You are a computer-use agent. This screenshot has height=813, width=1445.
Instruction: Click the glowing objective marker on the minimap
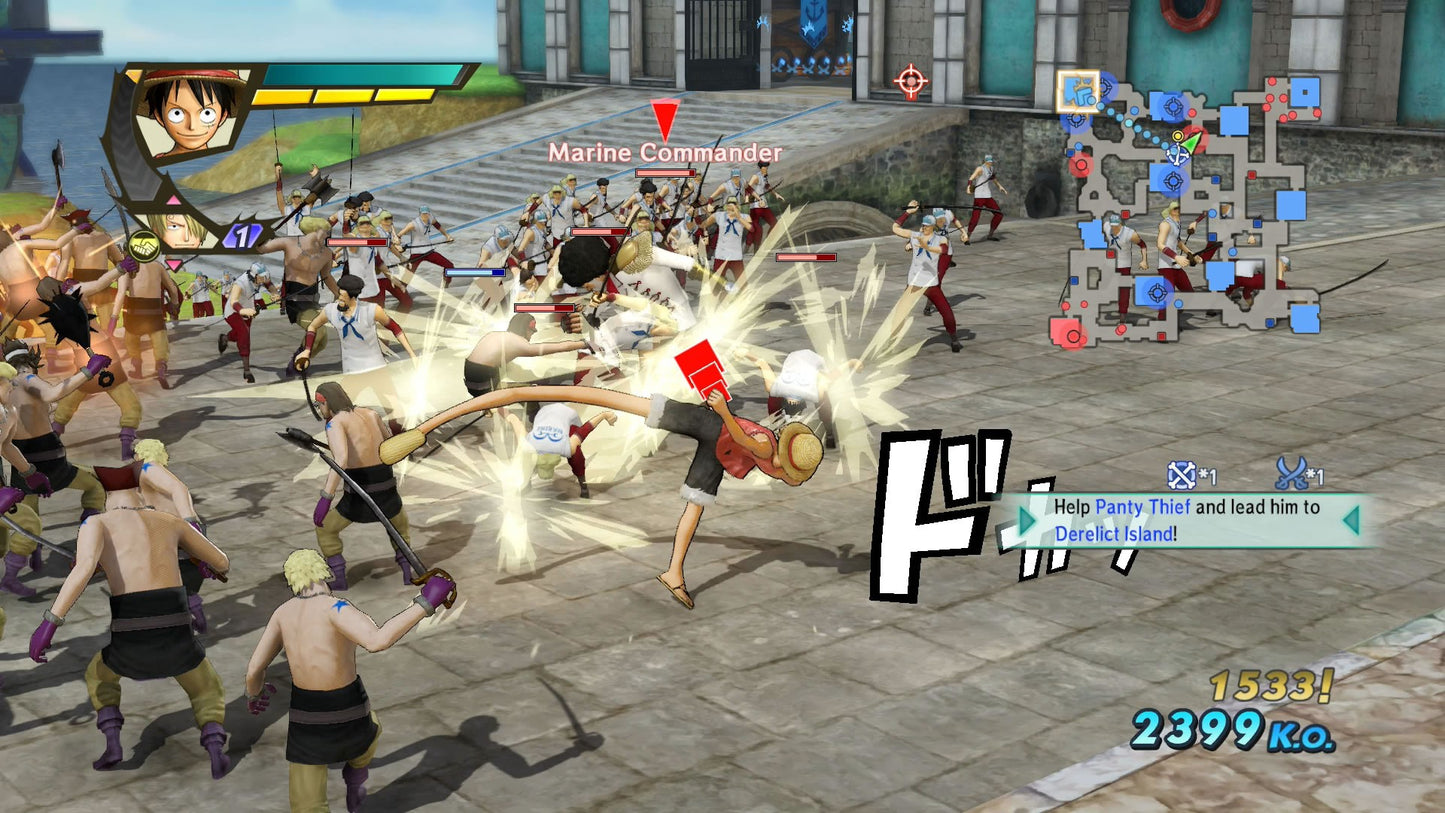[1078, 92]
